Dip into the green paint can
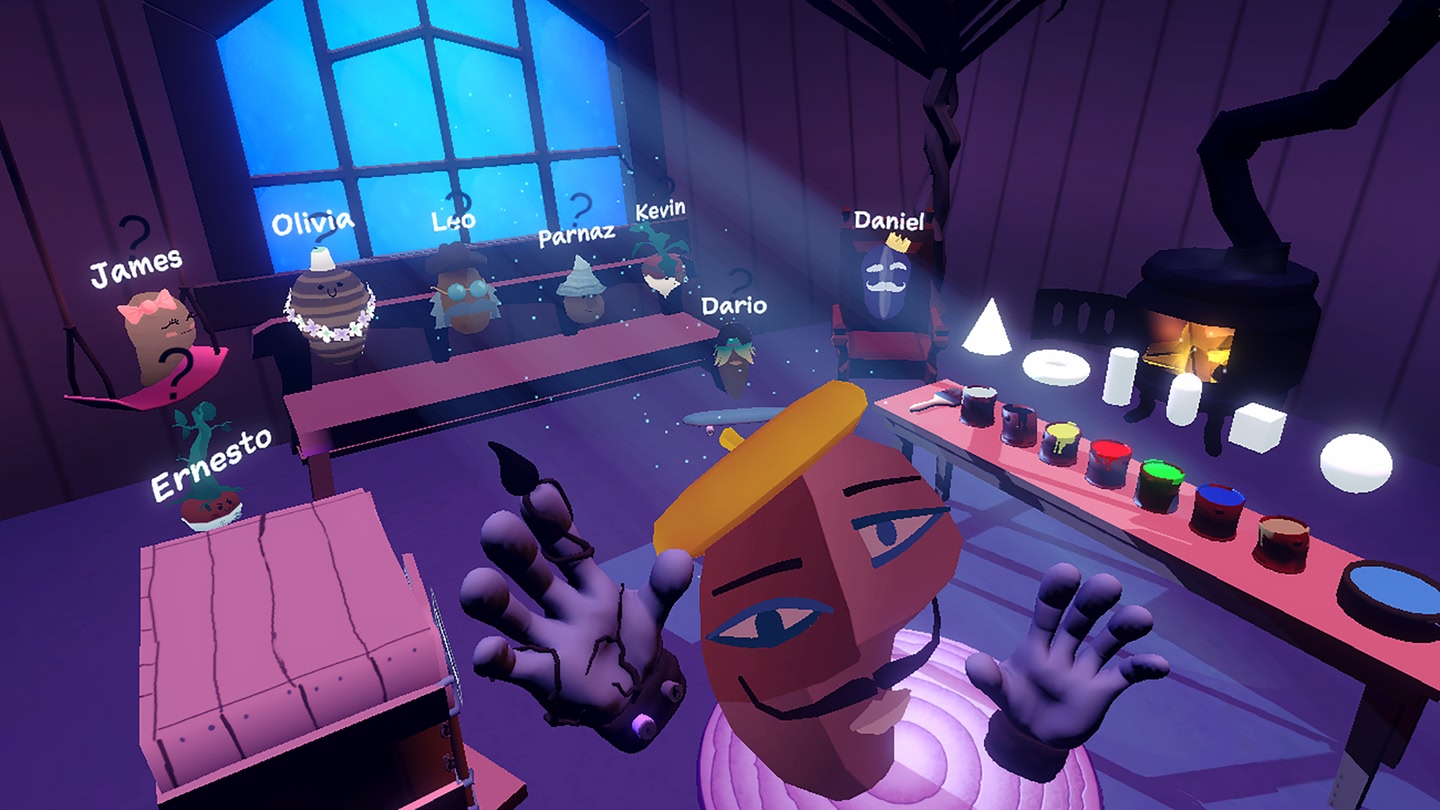Image resolution: width=1440 pixels, height=810 pixels. [1160, 478]
